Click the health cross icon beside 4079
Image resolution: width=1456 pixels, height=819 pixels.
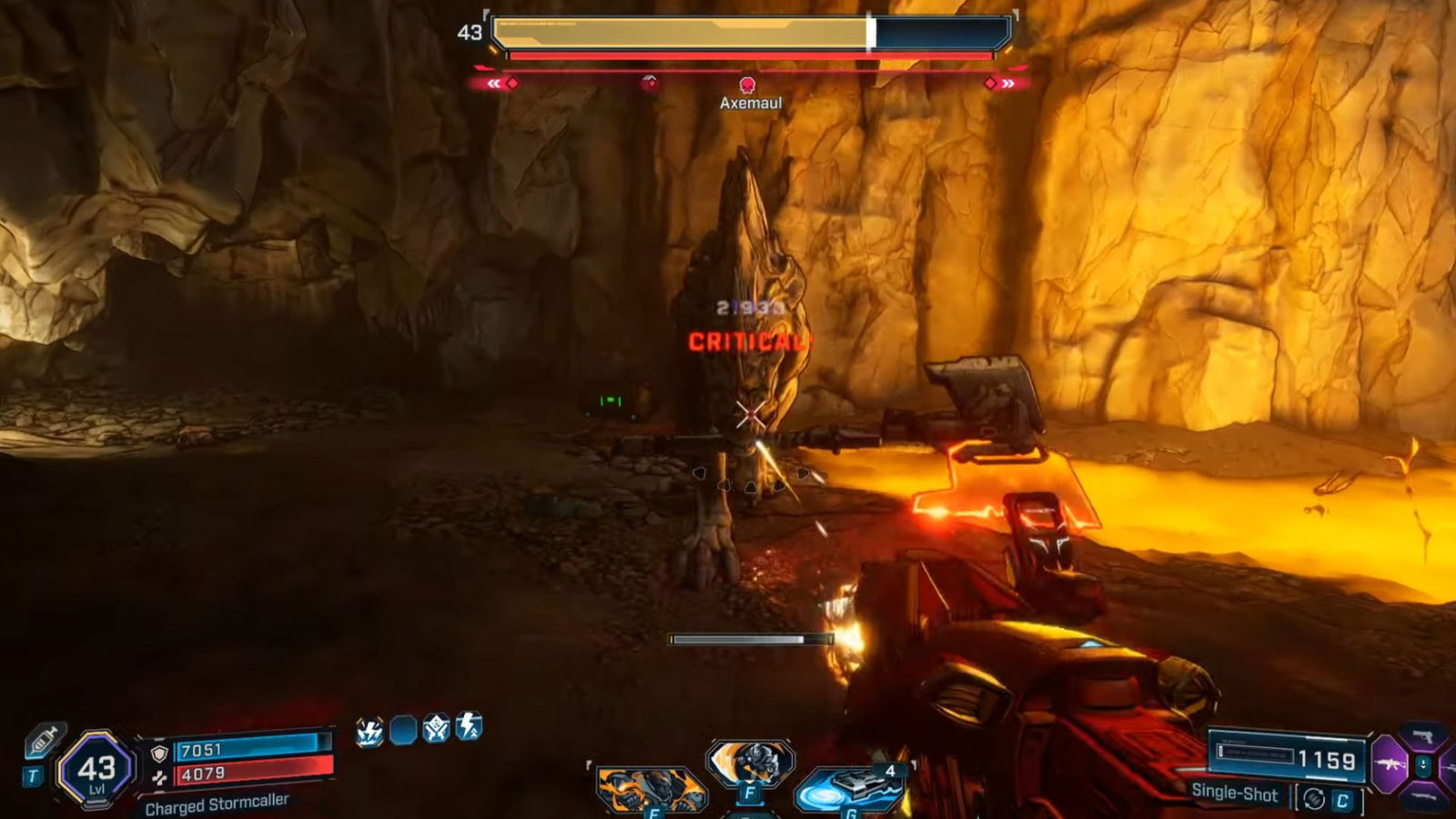click(x=159, y=775)
